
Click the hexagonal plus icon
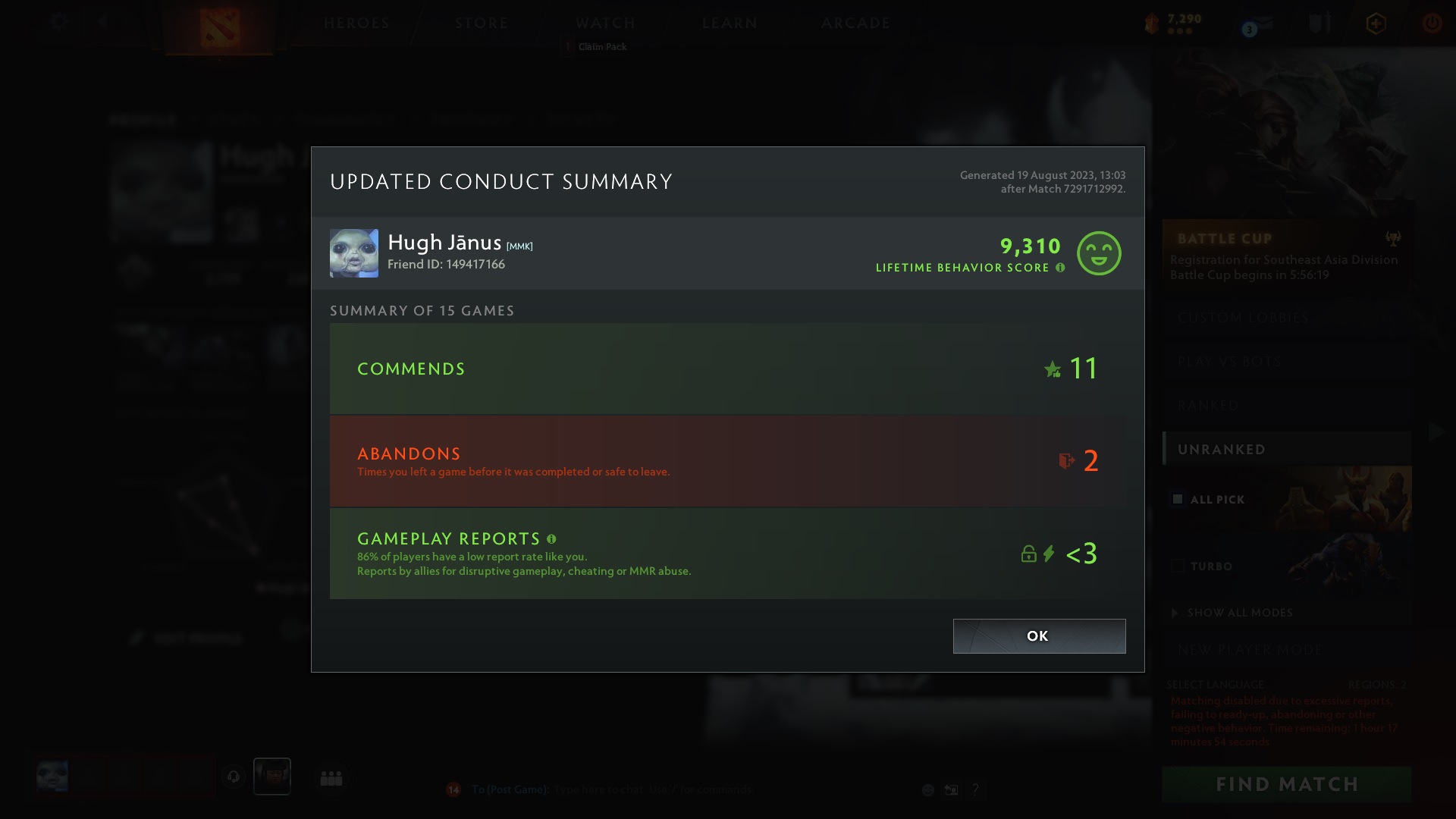pyautogui.click(x=1375, y=22)
